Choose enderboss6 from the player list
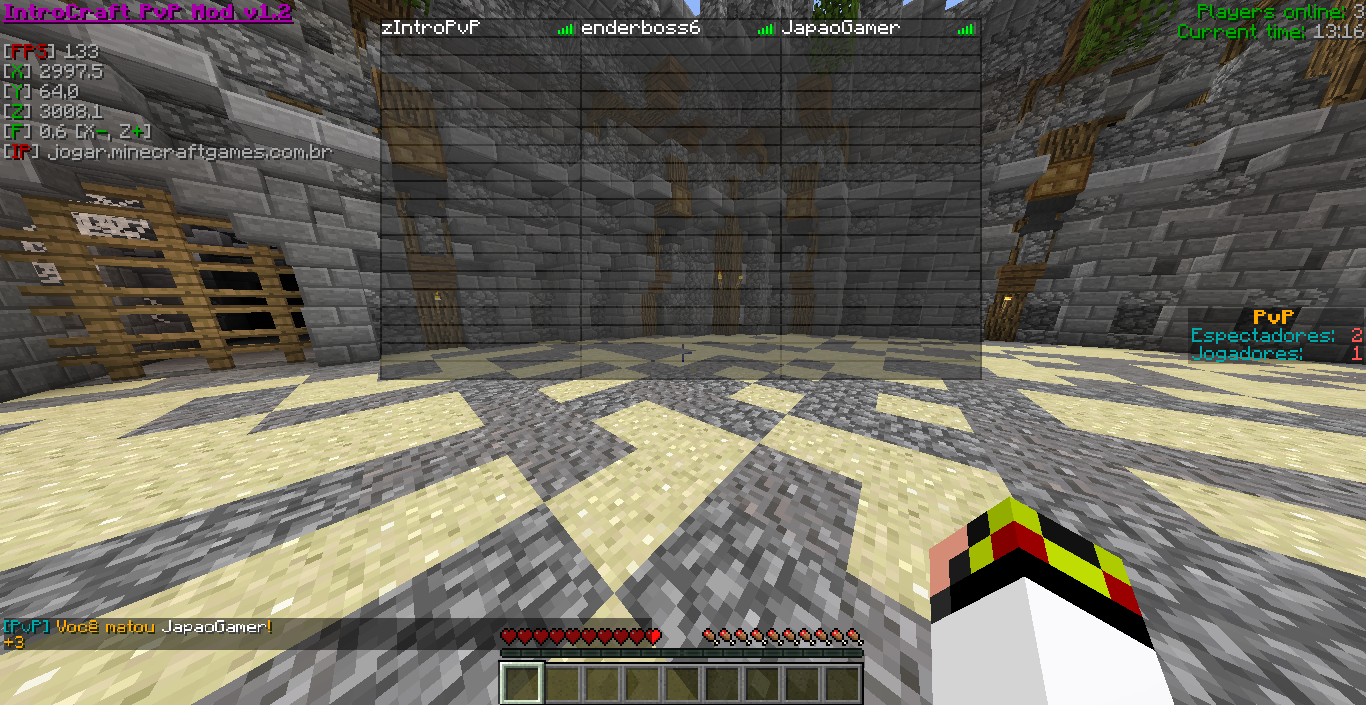1366x705 pixels. 640,28
